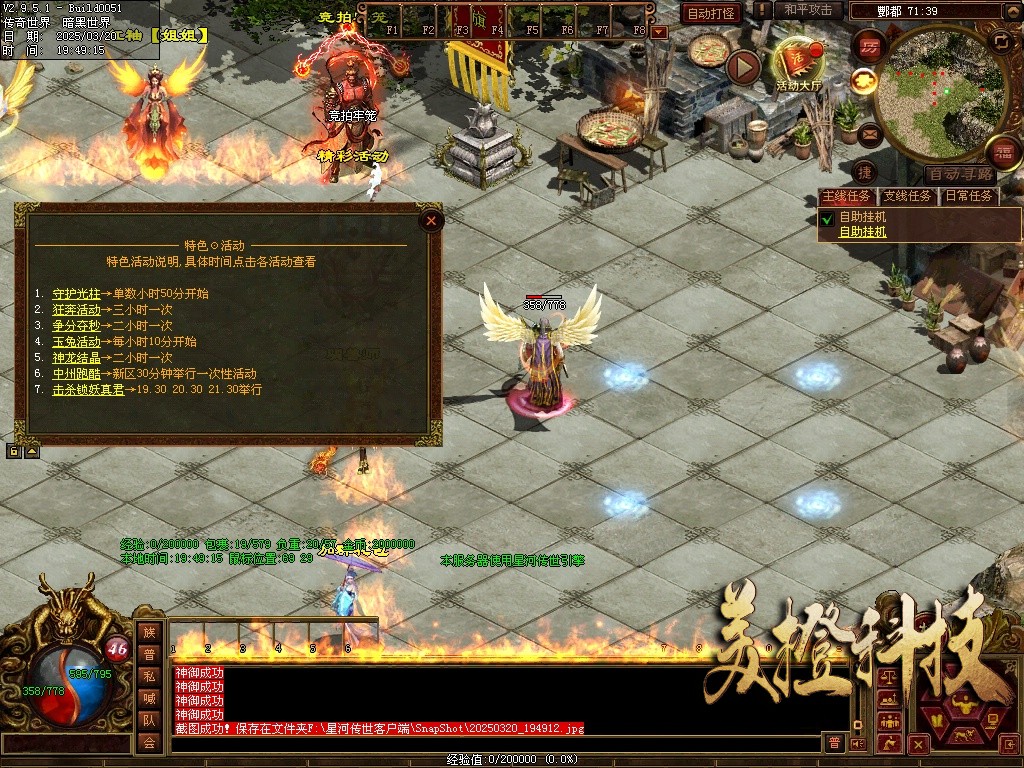Select the 队 team chat channel

[x=149, y=720]
